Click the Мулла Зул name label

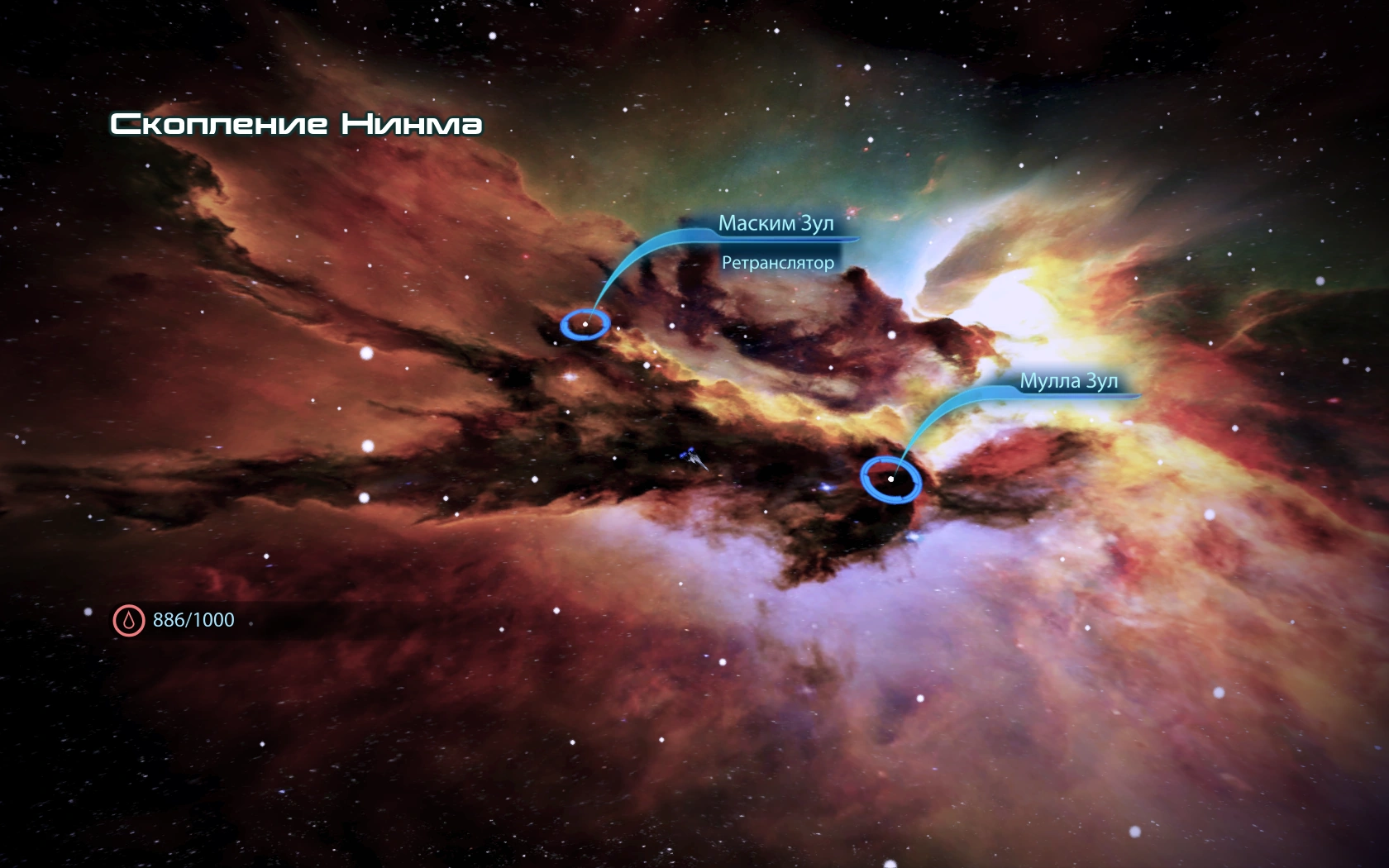click(1068, 381)
